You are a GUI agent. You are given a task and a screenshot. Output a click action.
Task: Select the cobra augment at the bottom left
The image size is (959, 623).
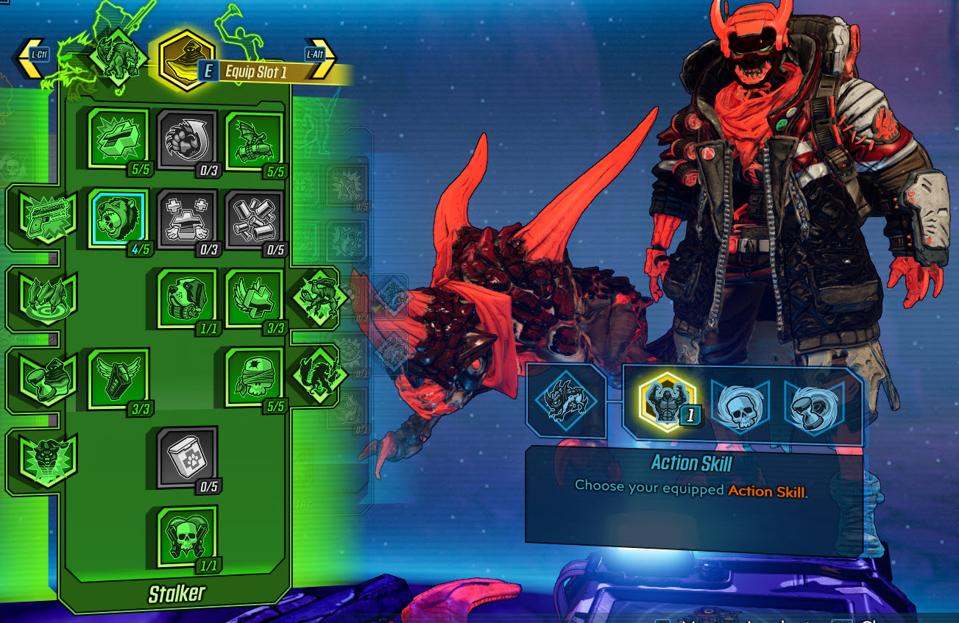tap(44, 459)
